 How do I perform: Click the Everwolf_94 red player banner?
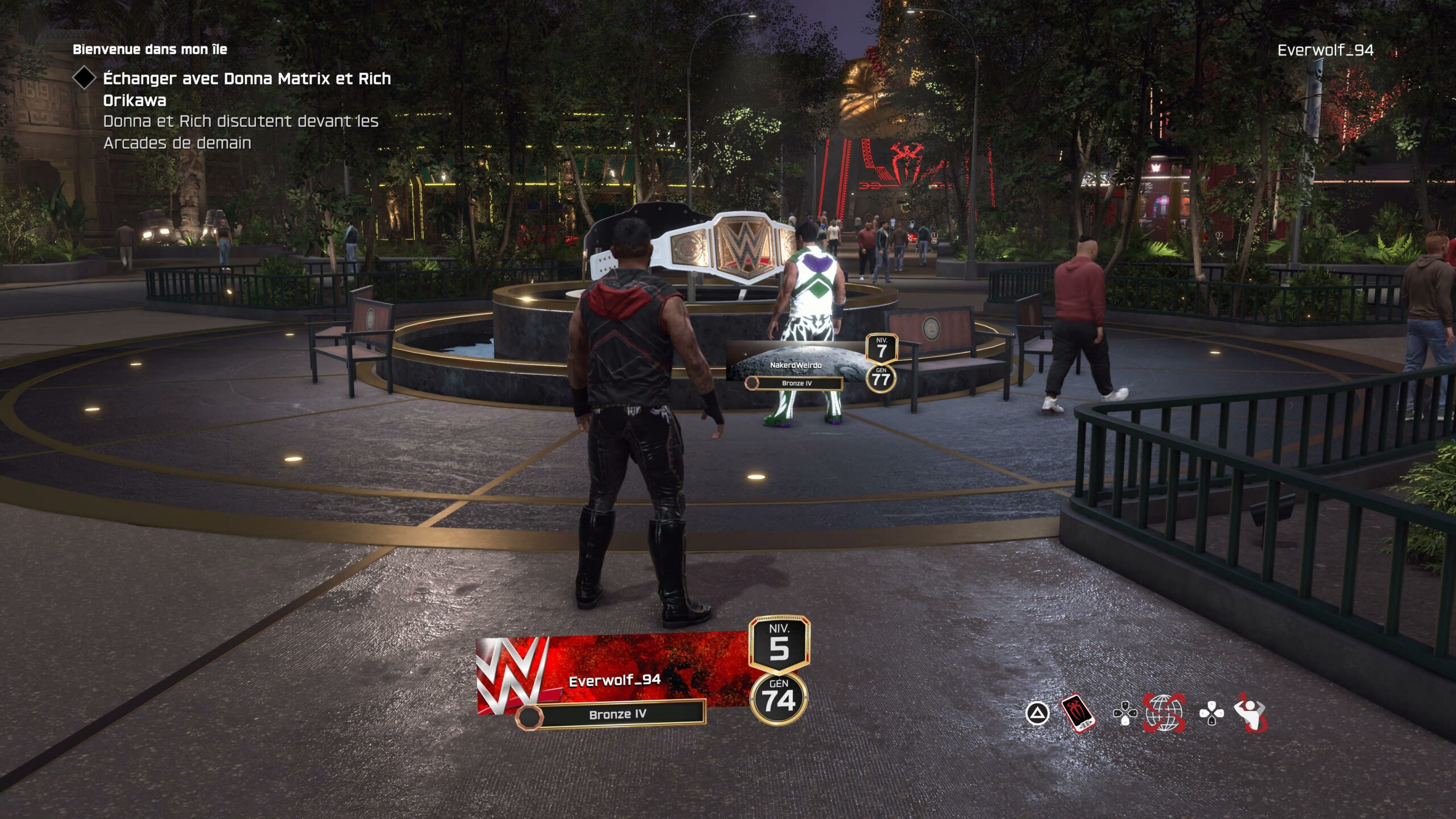614,679
